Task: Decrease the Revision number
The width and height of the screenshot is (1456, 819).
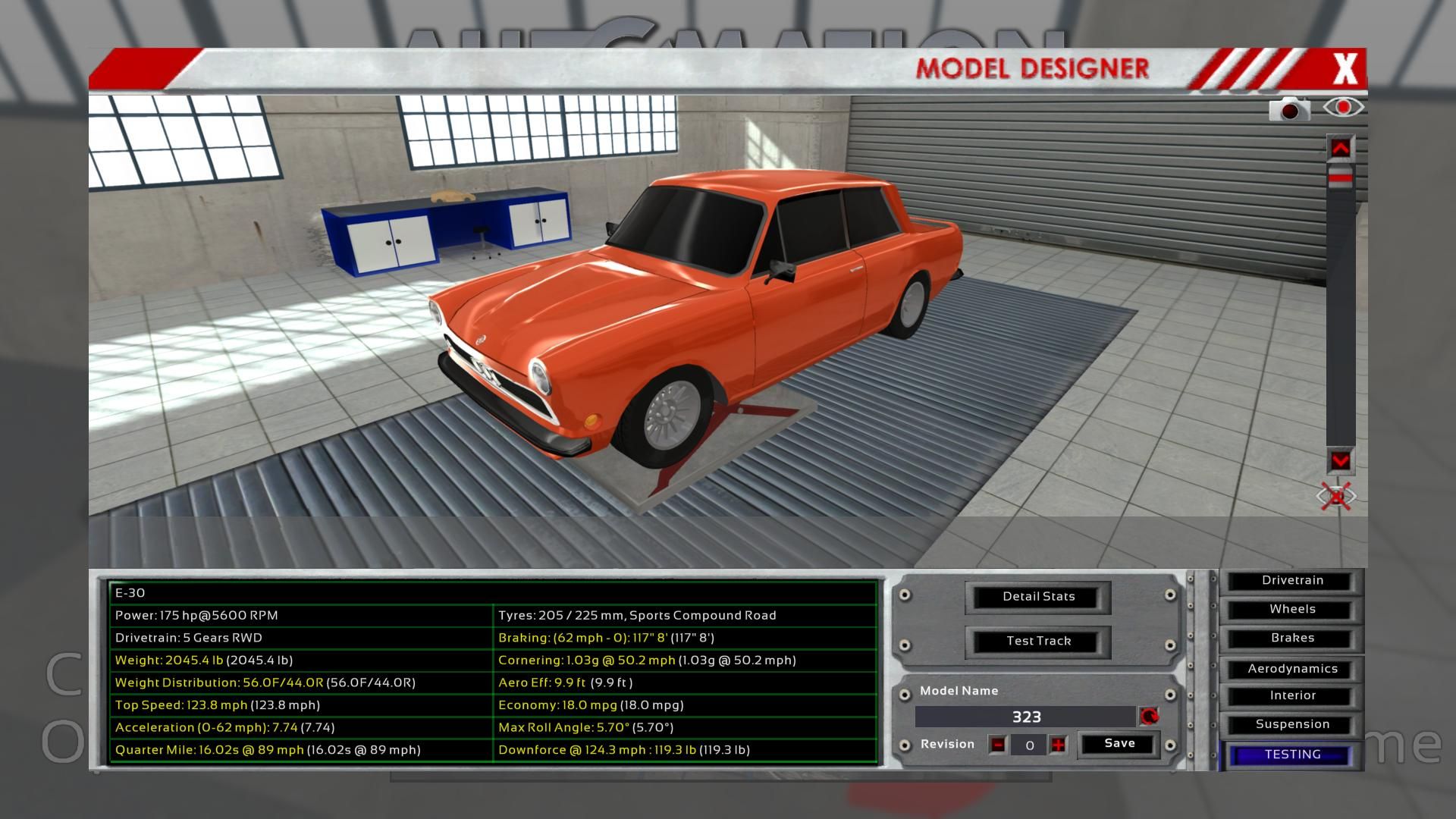Action: tap(998, 745)
